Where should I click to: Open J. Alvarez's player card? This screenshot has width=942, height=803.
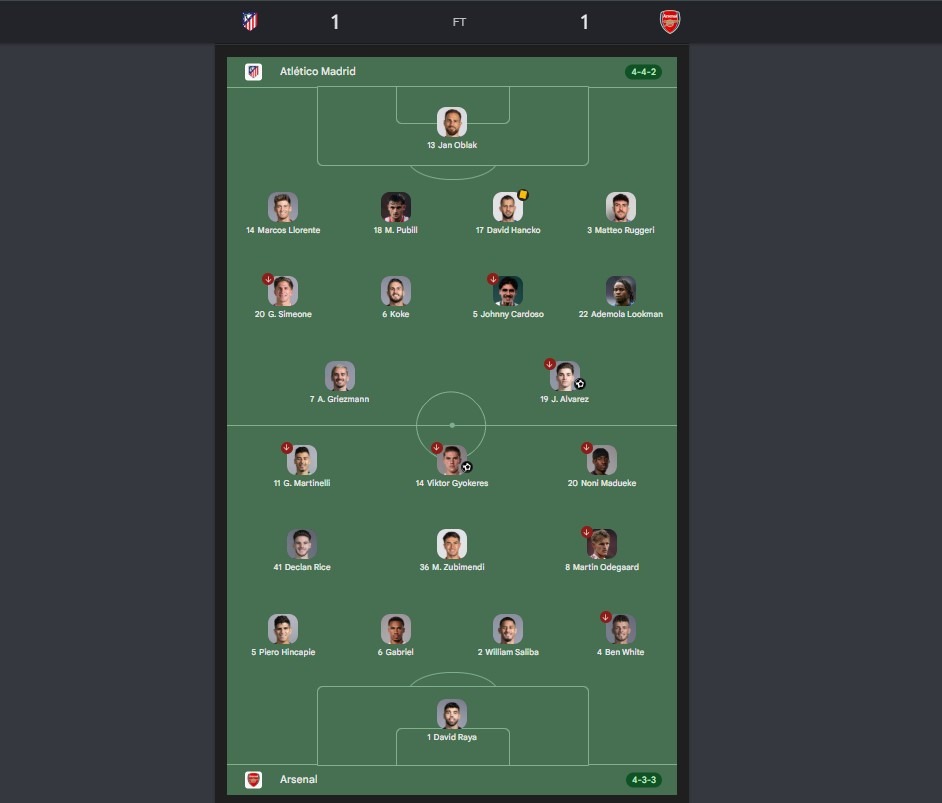coord(565,376)
